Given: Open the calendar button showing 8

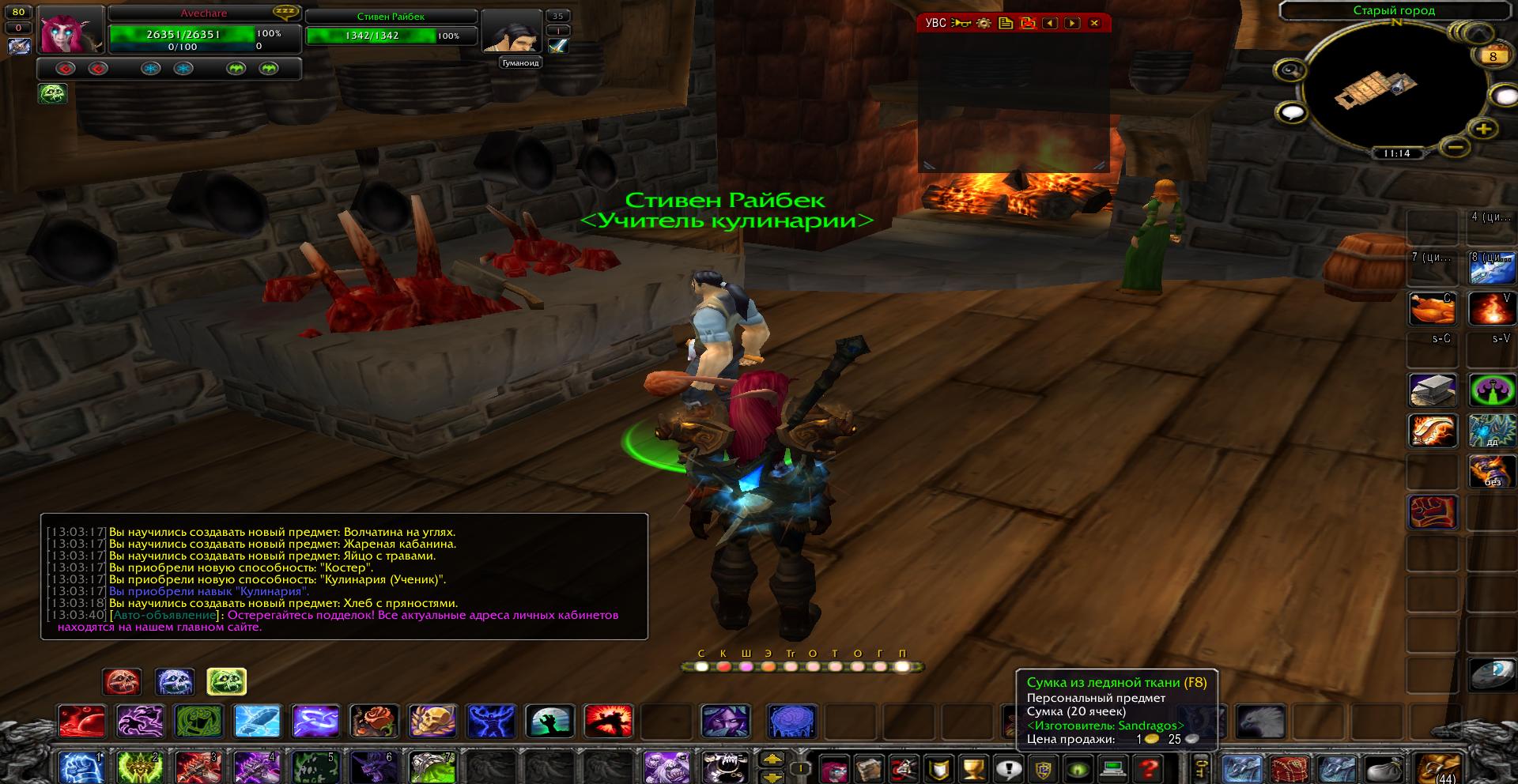Looking at the screenshot, I should (x=1493, y=56).
